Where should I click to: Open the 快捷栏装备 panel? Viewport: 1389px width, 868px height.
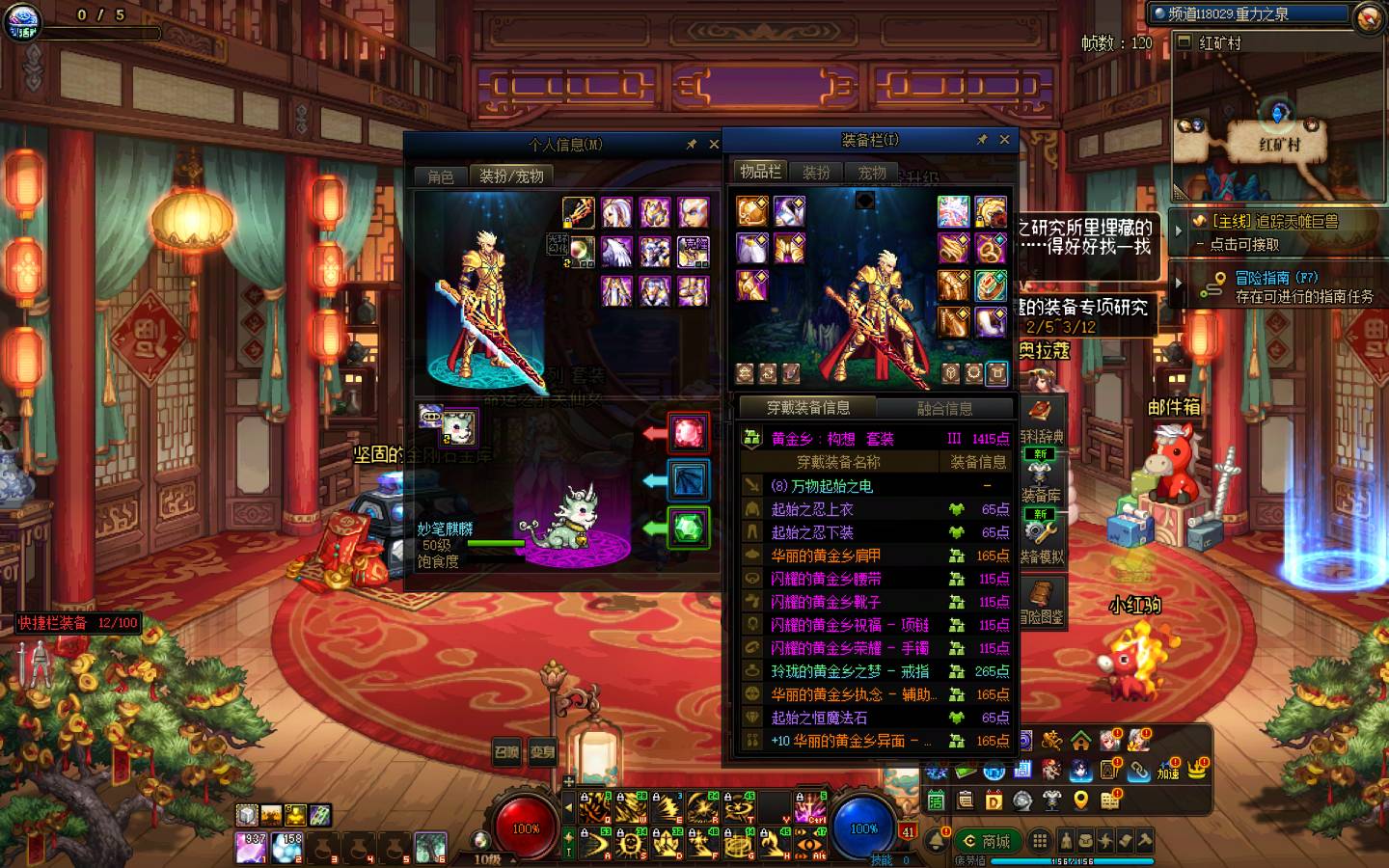(x=77, y=623)
